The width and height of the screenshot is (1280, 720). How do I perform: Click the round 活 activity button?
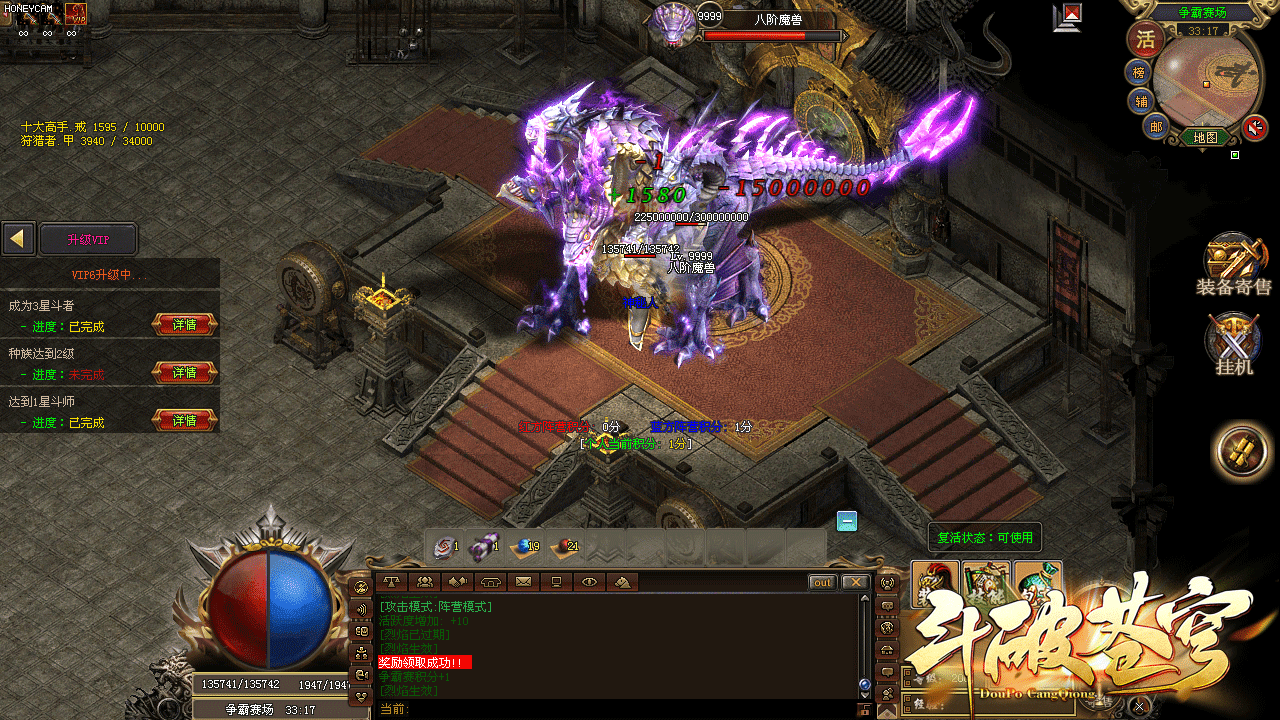click(1146, 40)
